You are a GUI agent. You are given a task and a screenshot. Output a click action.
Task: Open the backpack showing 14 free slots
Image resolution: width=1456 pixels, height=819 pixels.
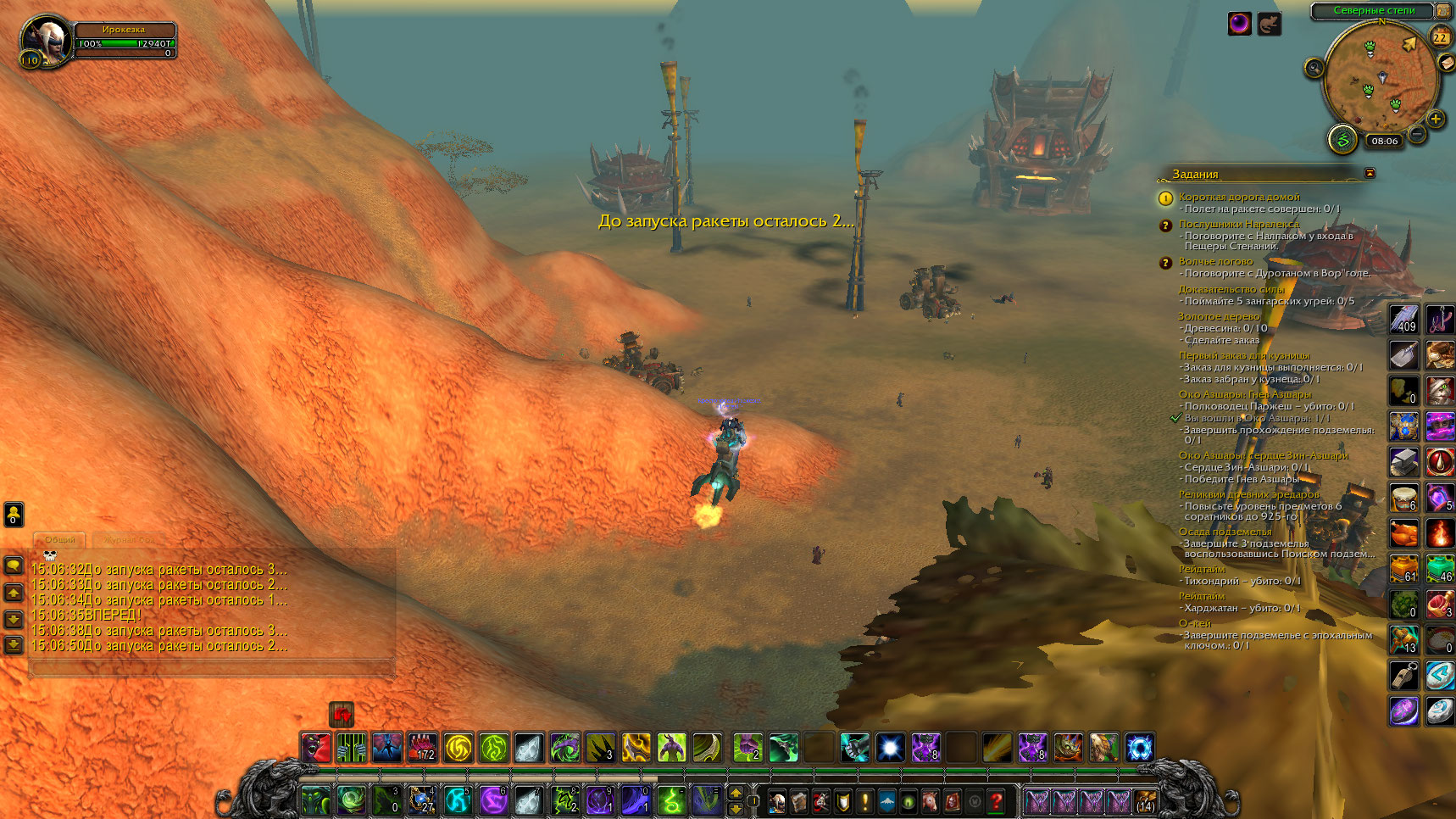pos(1145,800)
